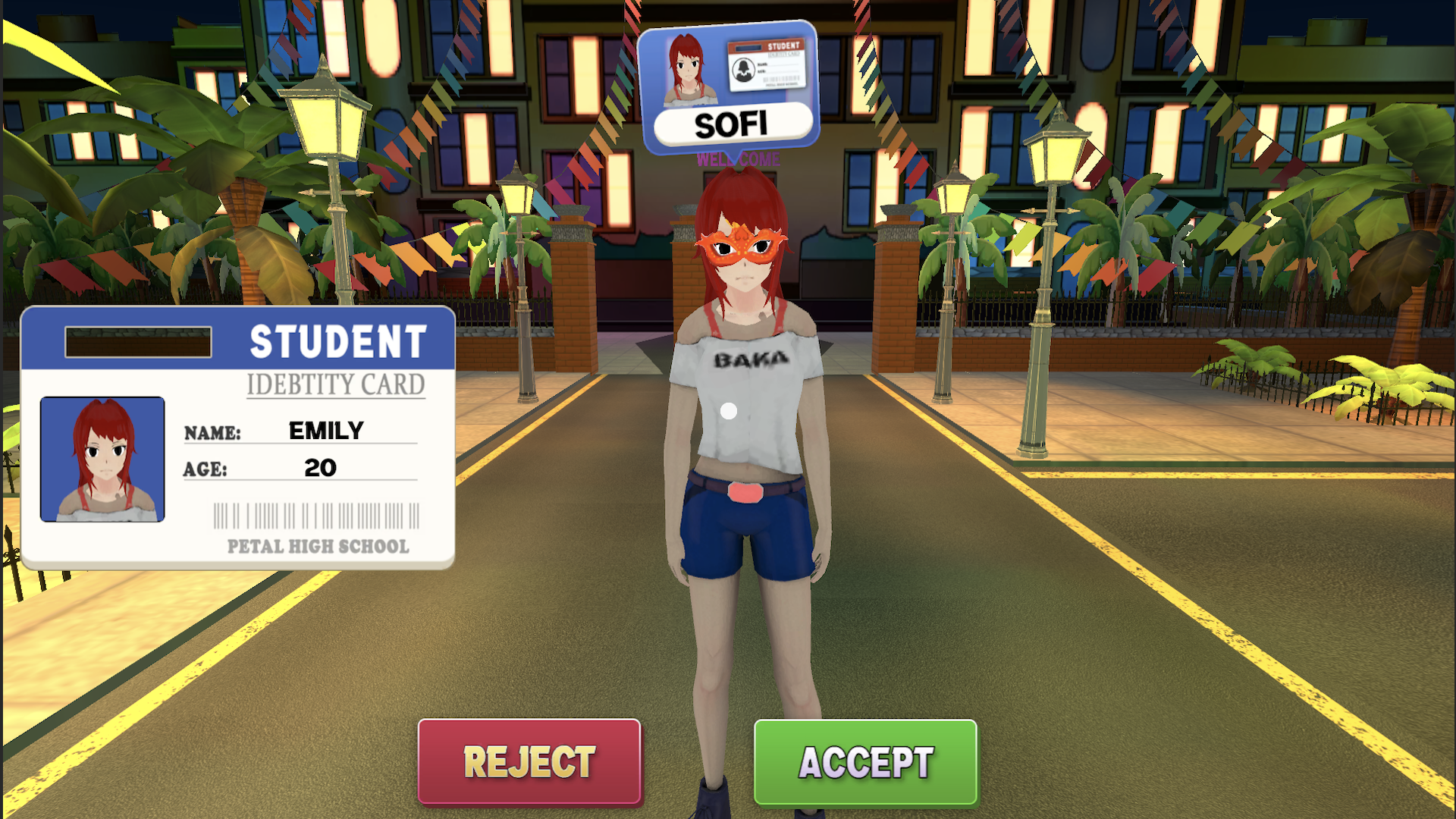Click the white dot on the visitor's shirt
The height and width of the screenshot is (819, 1456).
(730, 409)
